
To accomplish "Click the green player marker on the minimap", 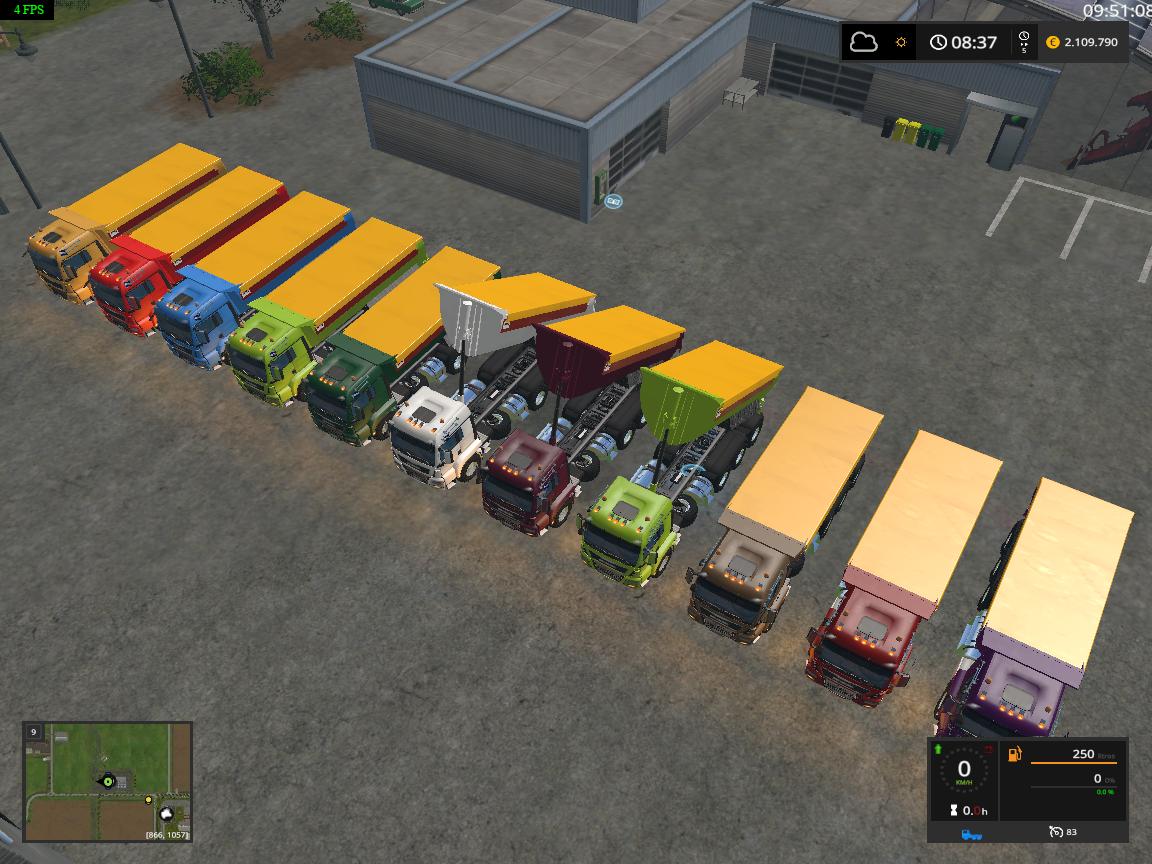I will tap(106, 780).
